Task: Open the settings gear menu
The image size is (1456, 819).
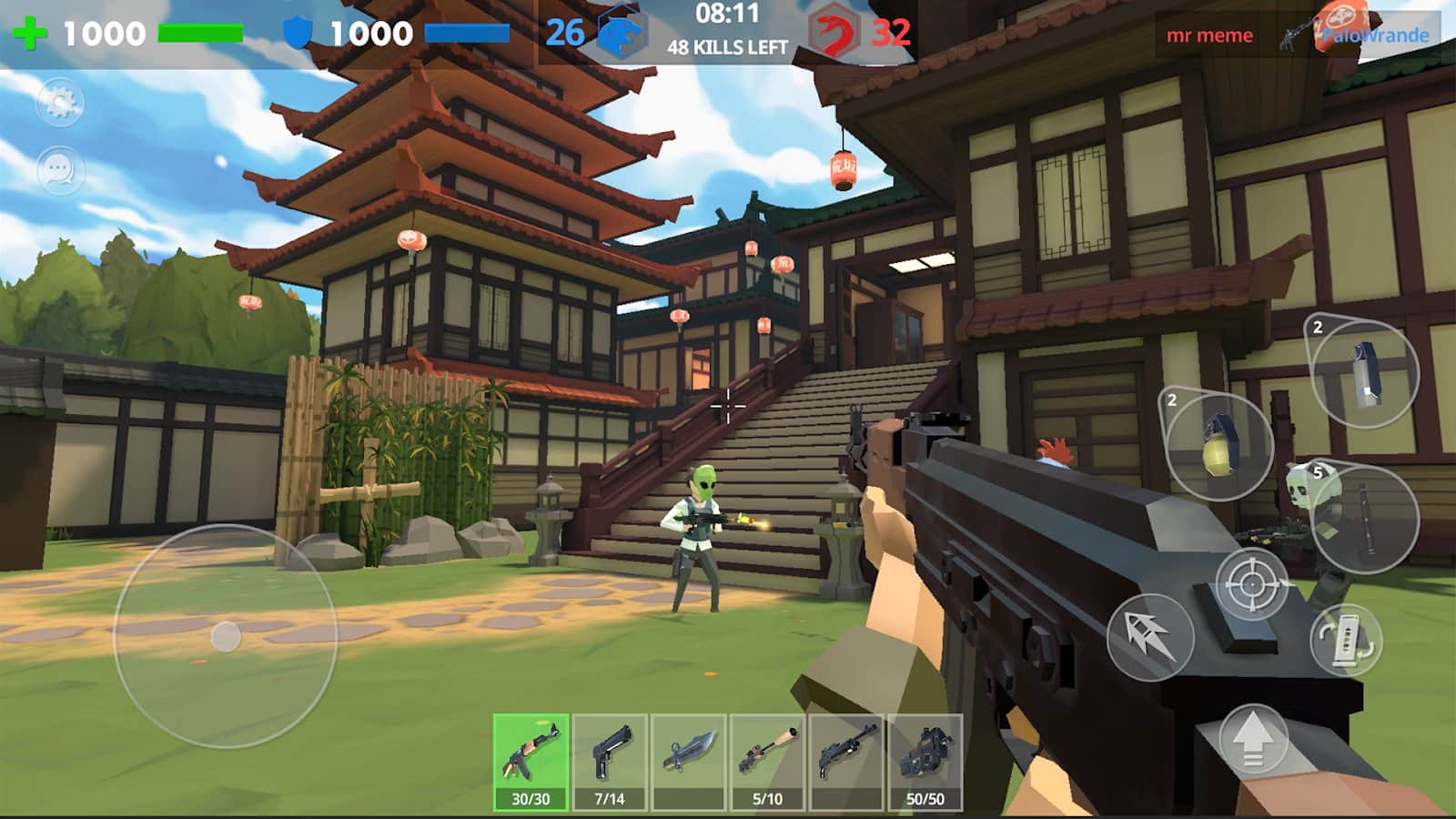Action: pos(60,102)
